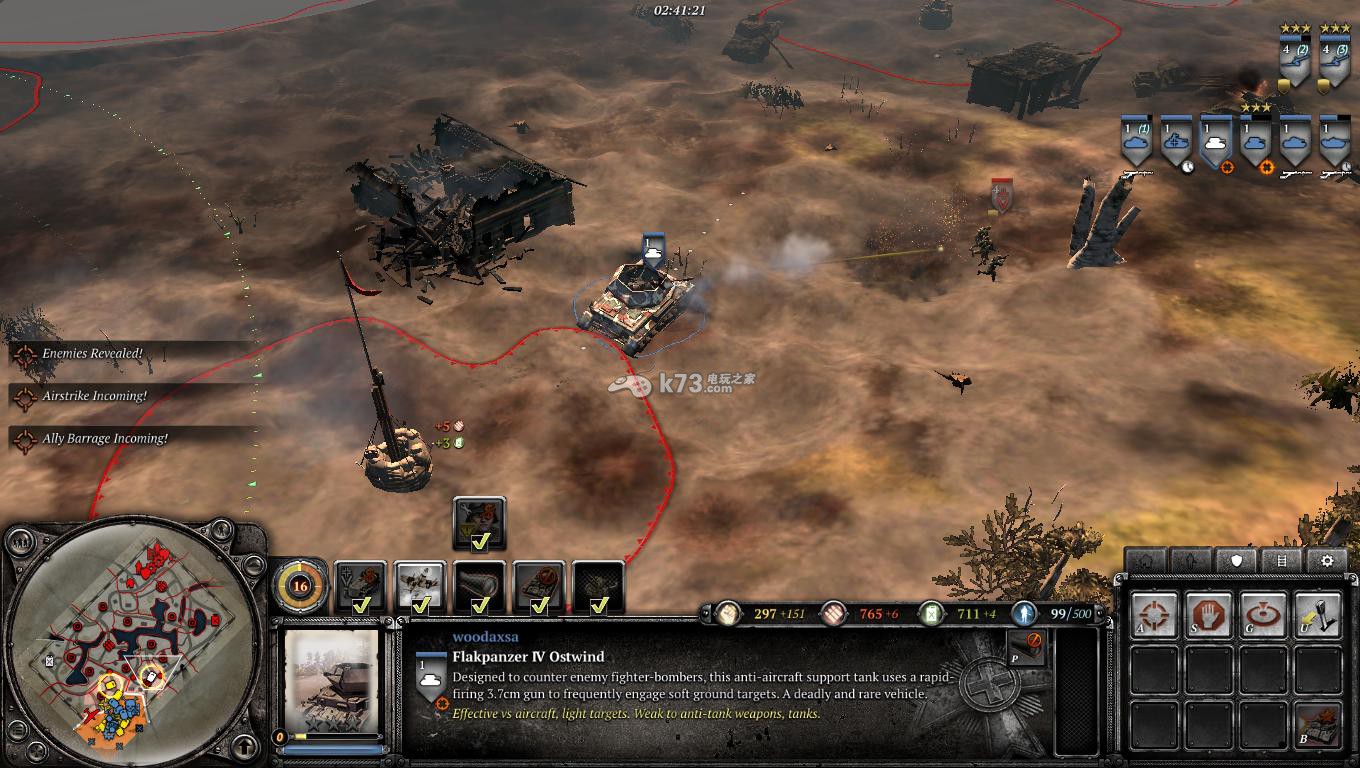
Task: Select the highlighted white tank unit shield
Action: click(x=1215, y=143)
